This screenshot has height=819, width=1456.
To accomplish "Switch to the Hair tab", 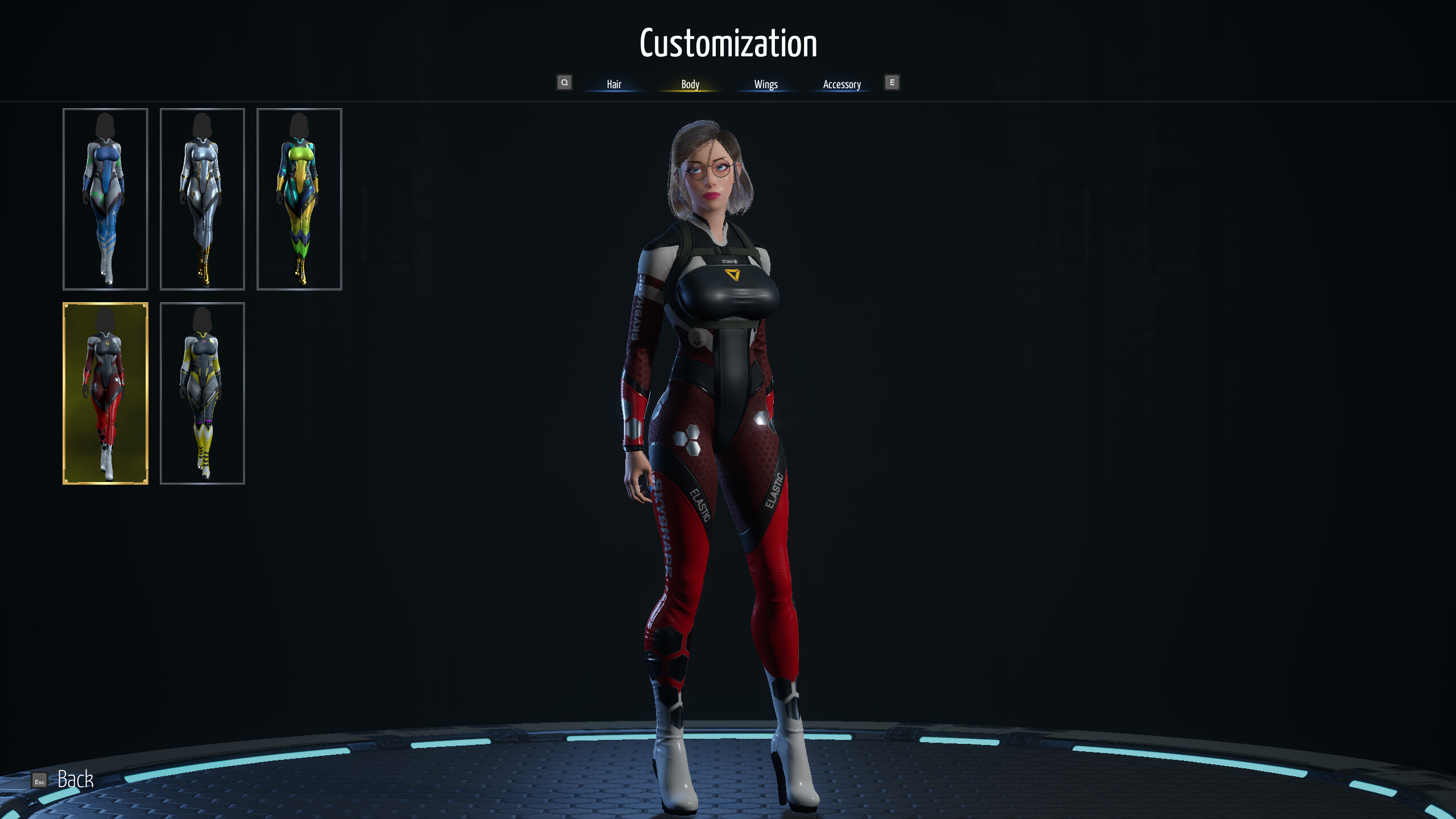I will [615, 84].
